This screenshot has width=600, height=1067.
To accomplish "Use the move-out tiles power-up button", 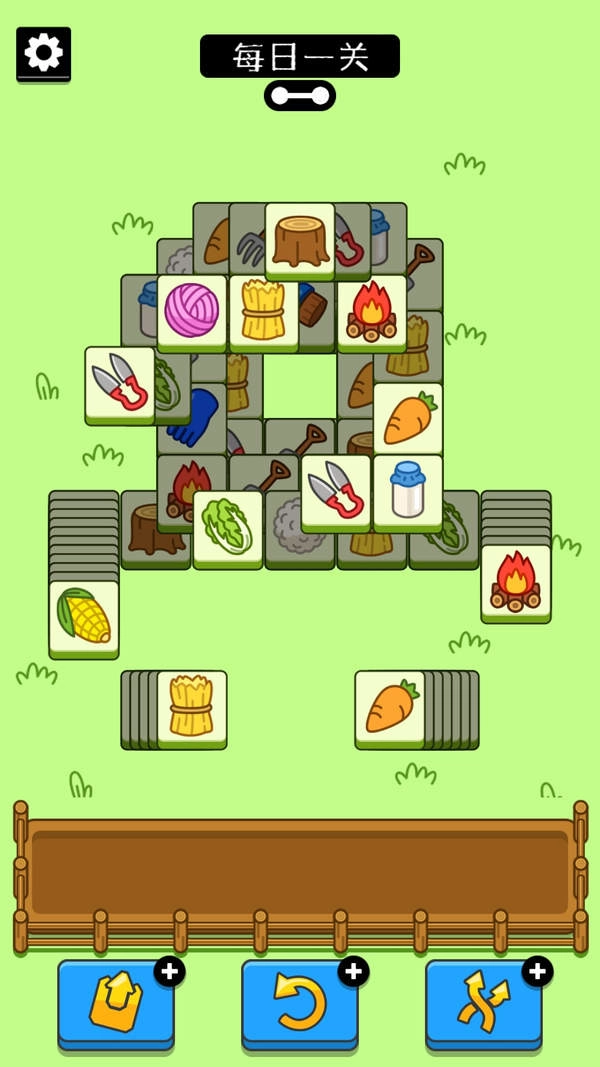I will coord(115,1003).
